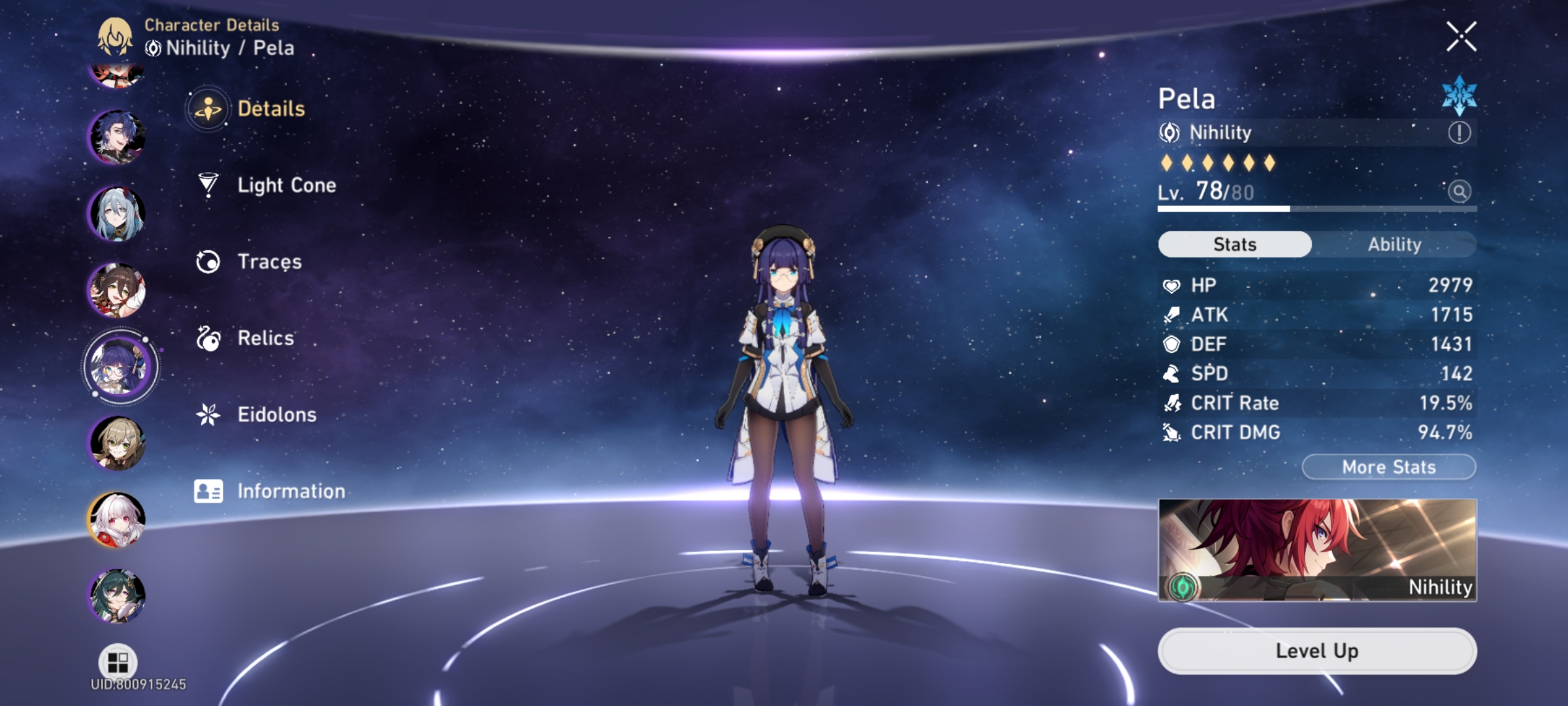Open the Traces swirl icon

point(208,261)
